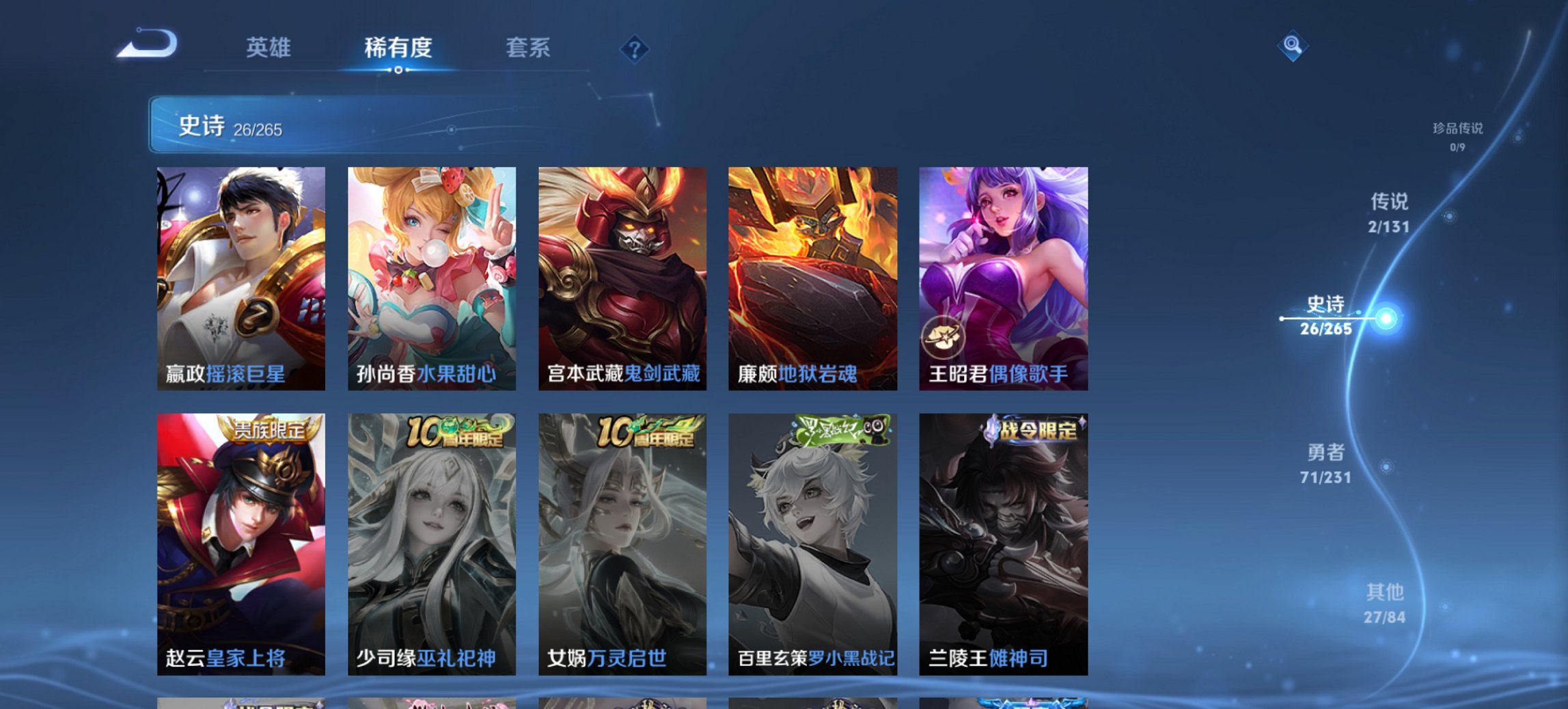Click the help question mark icon
The height and width of the screenshot is (709, 1568).
point(635,49)
